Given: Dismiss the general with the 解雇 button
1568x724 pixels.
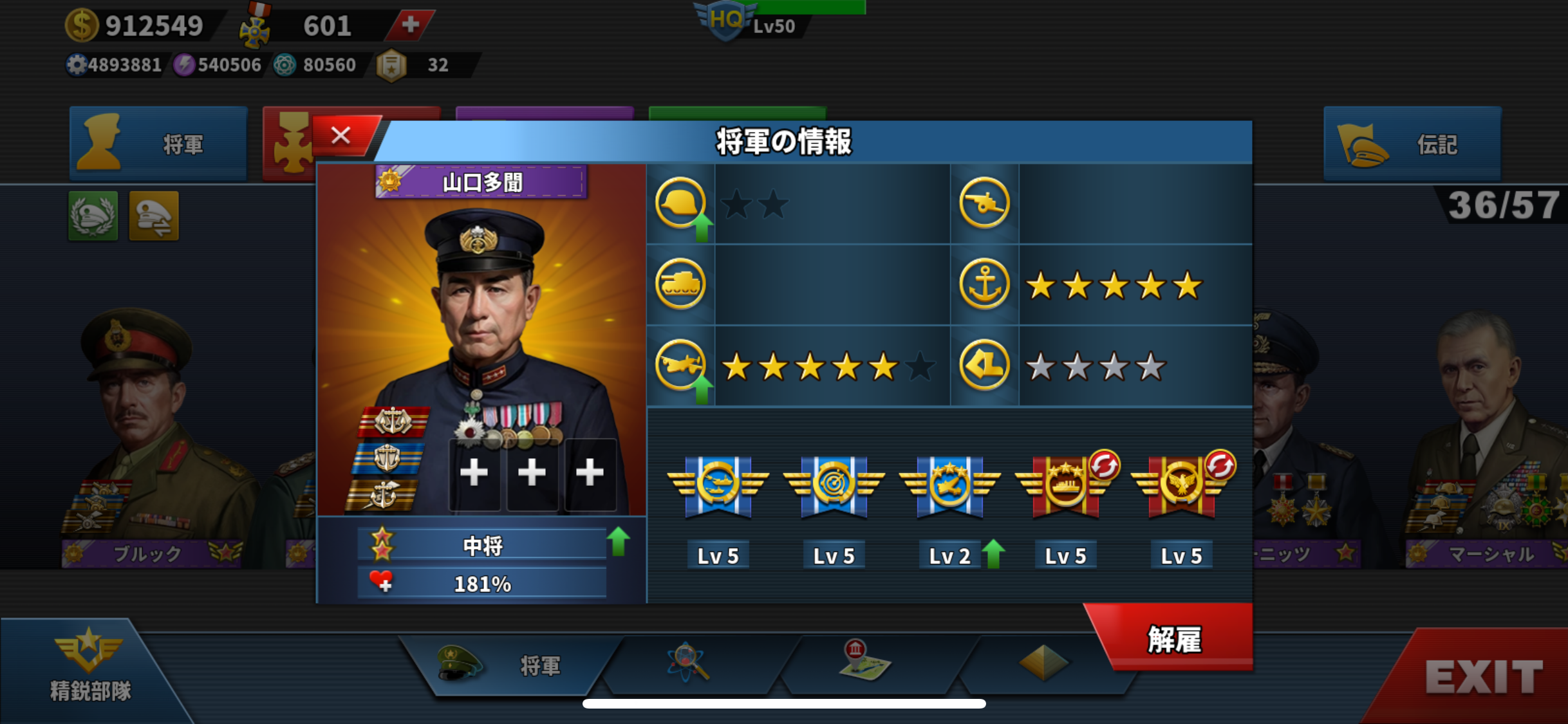Looking at the screenshot, I should [x=1174, y=639].
